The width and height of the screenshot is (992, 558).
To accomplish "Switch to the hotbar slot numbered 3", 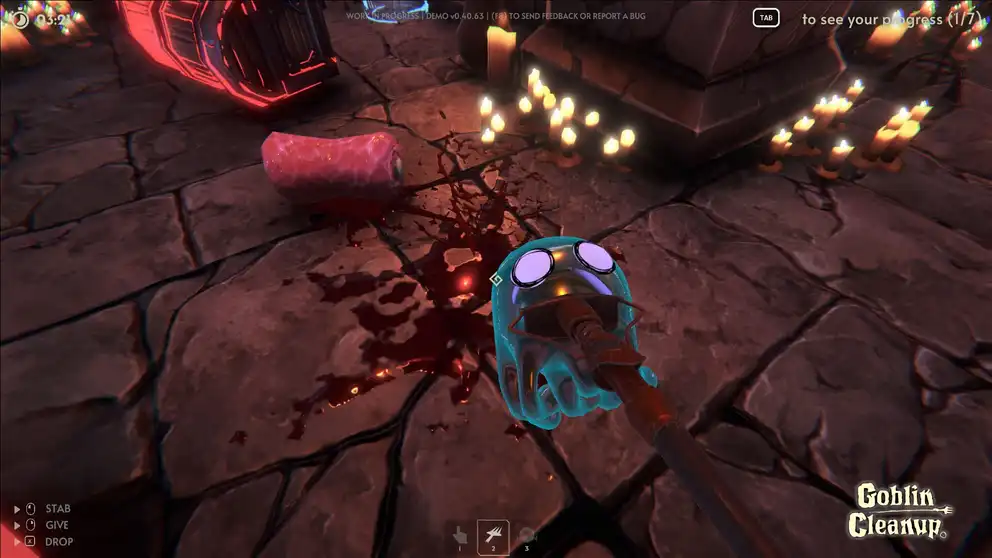I will 527,534.
